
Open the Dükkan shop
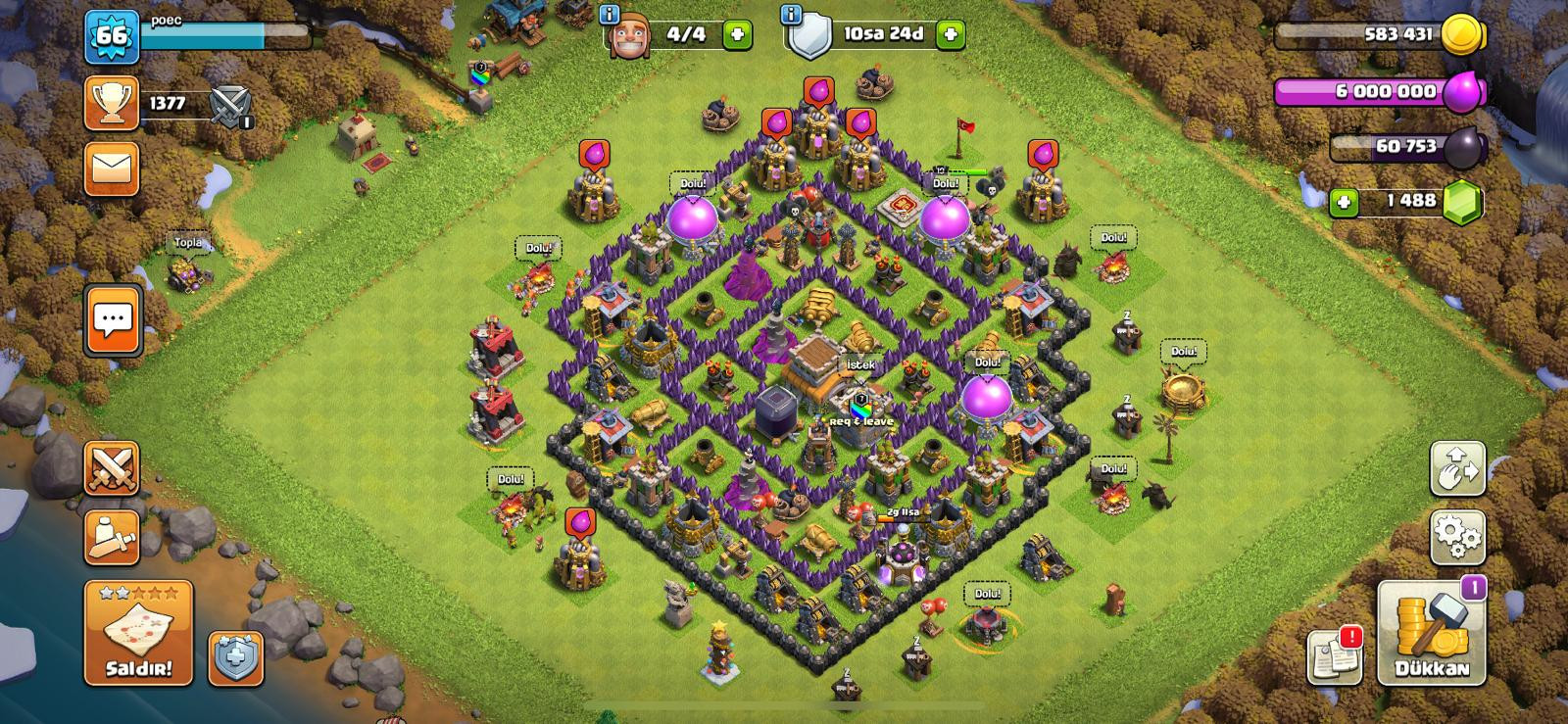coord(1432,634)
